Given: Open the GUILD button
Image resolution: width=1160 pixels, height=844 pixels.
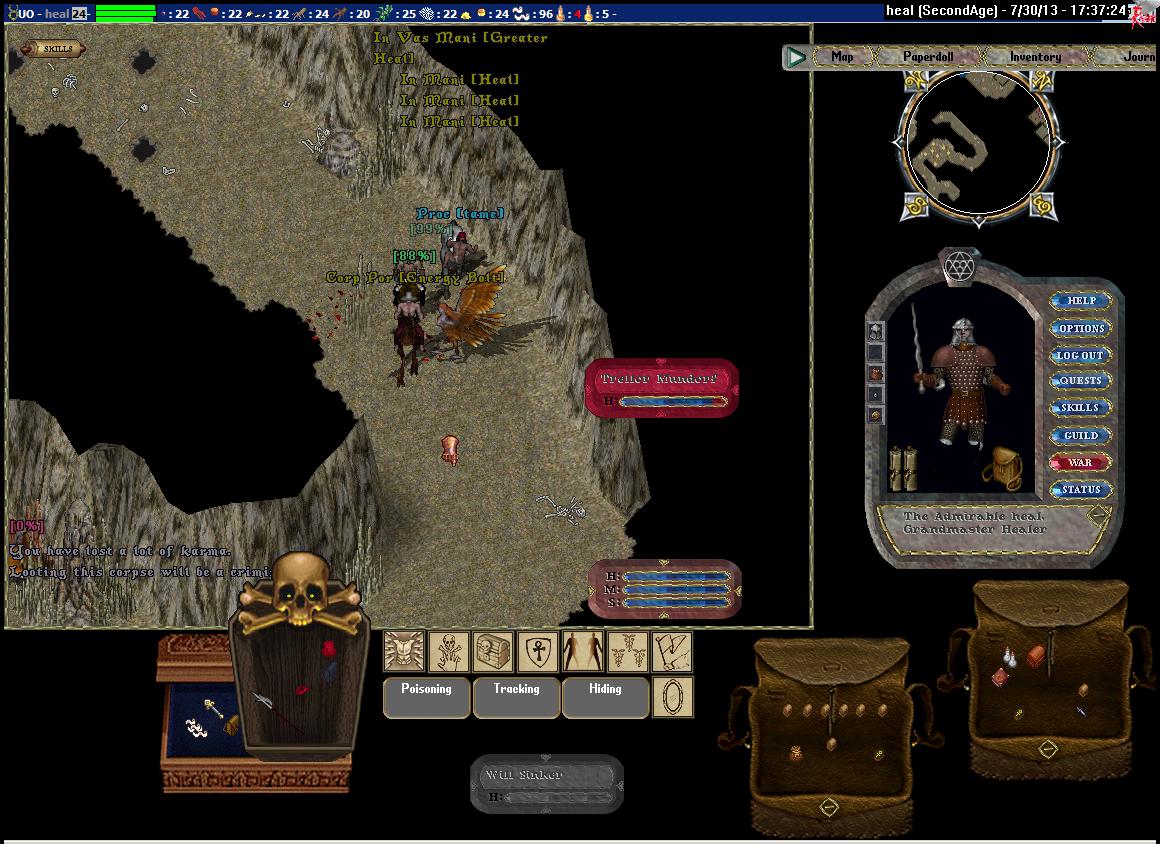Looking at the screenshot, I should 1081,436.
